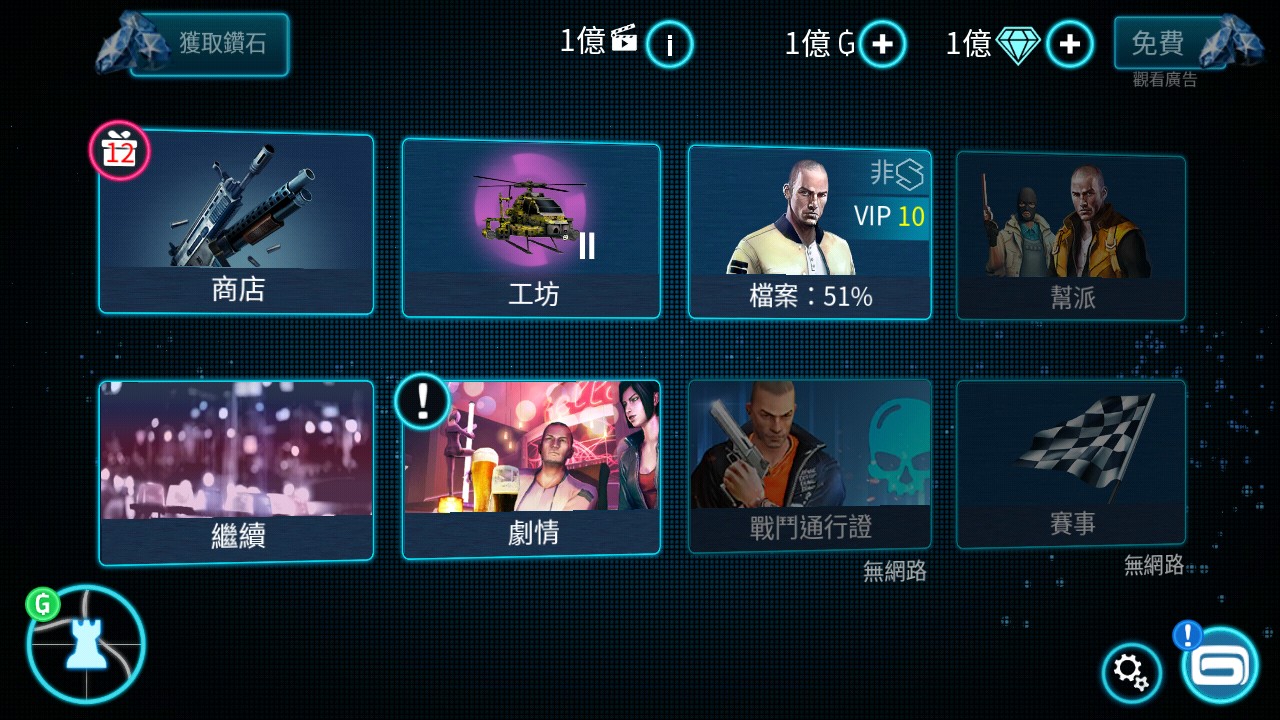Open the 商店 shop tile
The width and height of the screenshot is (1280, 720).
click(x=236, y=225)
